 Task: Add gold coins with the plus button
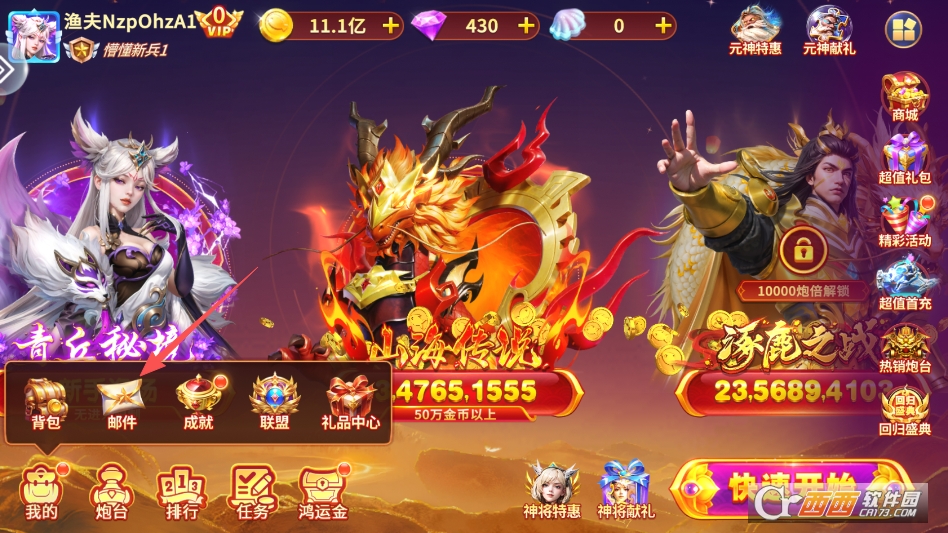point(390,25)
